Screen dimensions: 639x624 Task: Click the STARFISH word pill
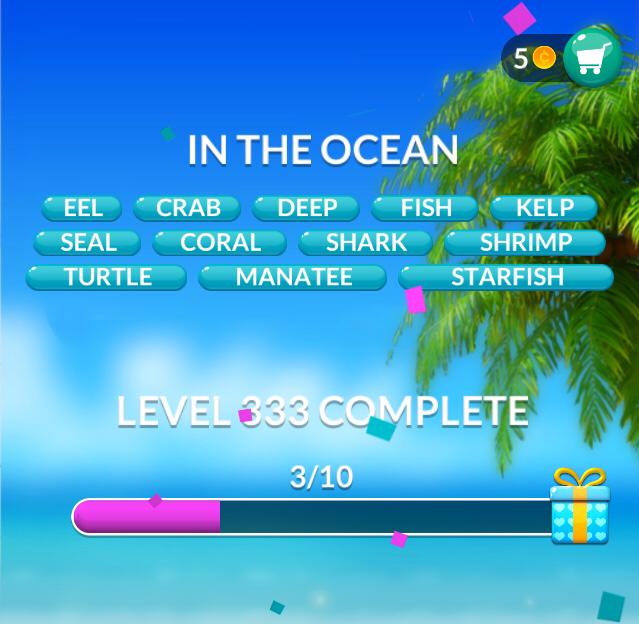(507, 277)
